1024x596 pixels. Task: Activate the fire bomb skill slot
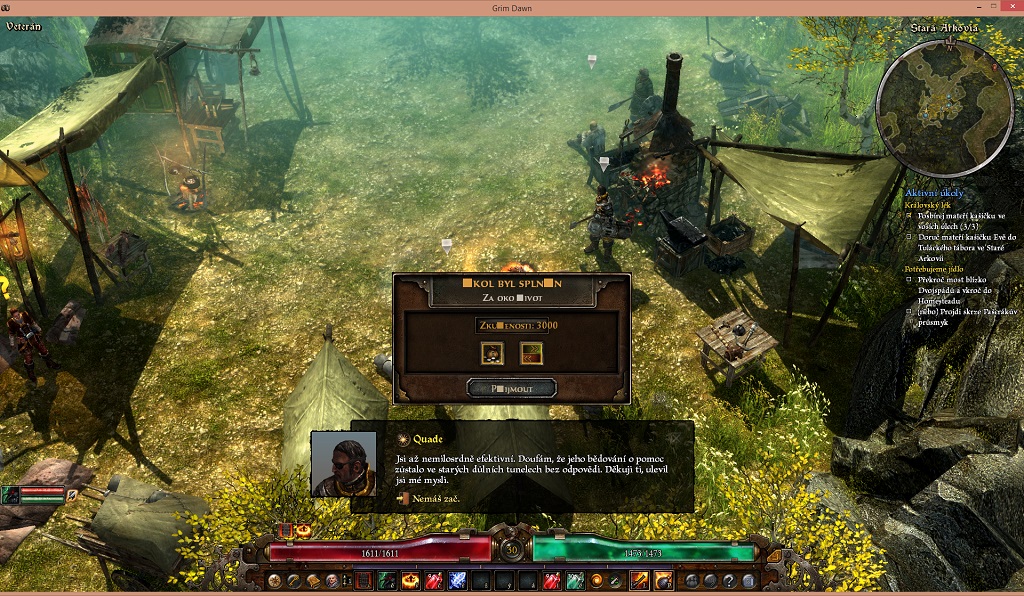(662, 580)
